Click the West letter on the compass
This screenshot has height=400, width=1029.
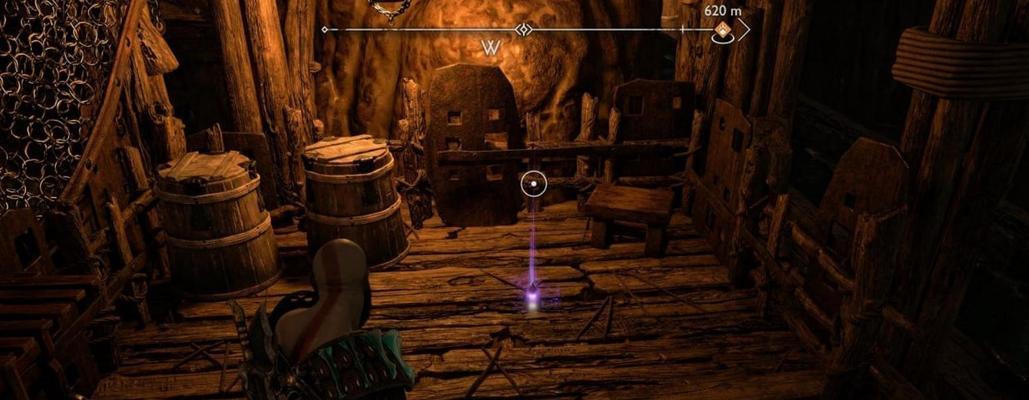tap(490, 48)
